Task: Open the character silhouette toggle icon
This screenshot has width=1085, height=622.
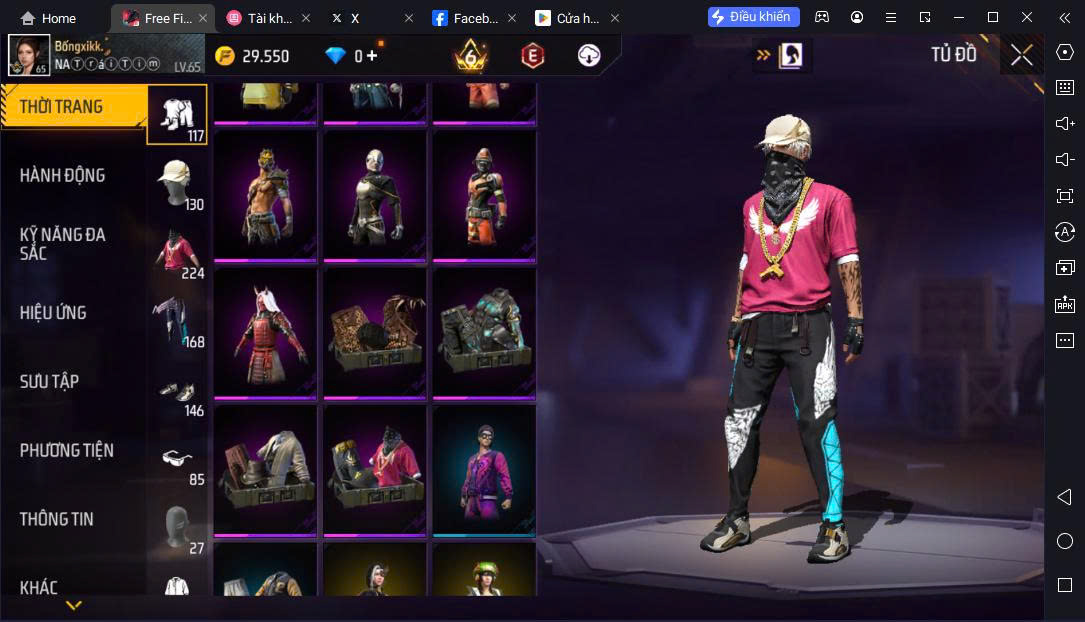Action: (791, 55)
